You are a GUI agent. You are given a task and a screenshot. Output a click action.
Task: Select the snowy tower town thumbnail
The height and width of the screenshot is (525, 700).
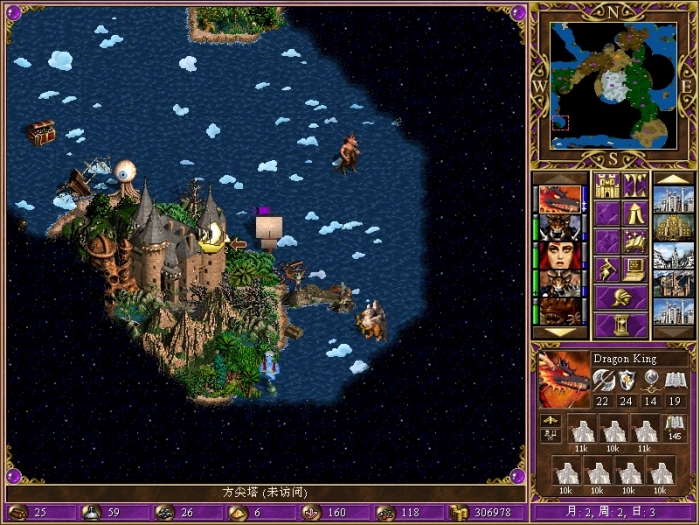point(673,256)
